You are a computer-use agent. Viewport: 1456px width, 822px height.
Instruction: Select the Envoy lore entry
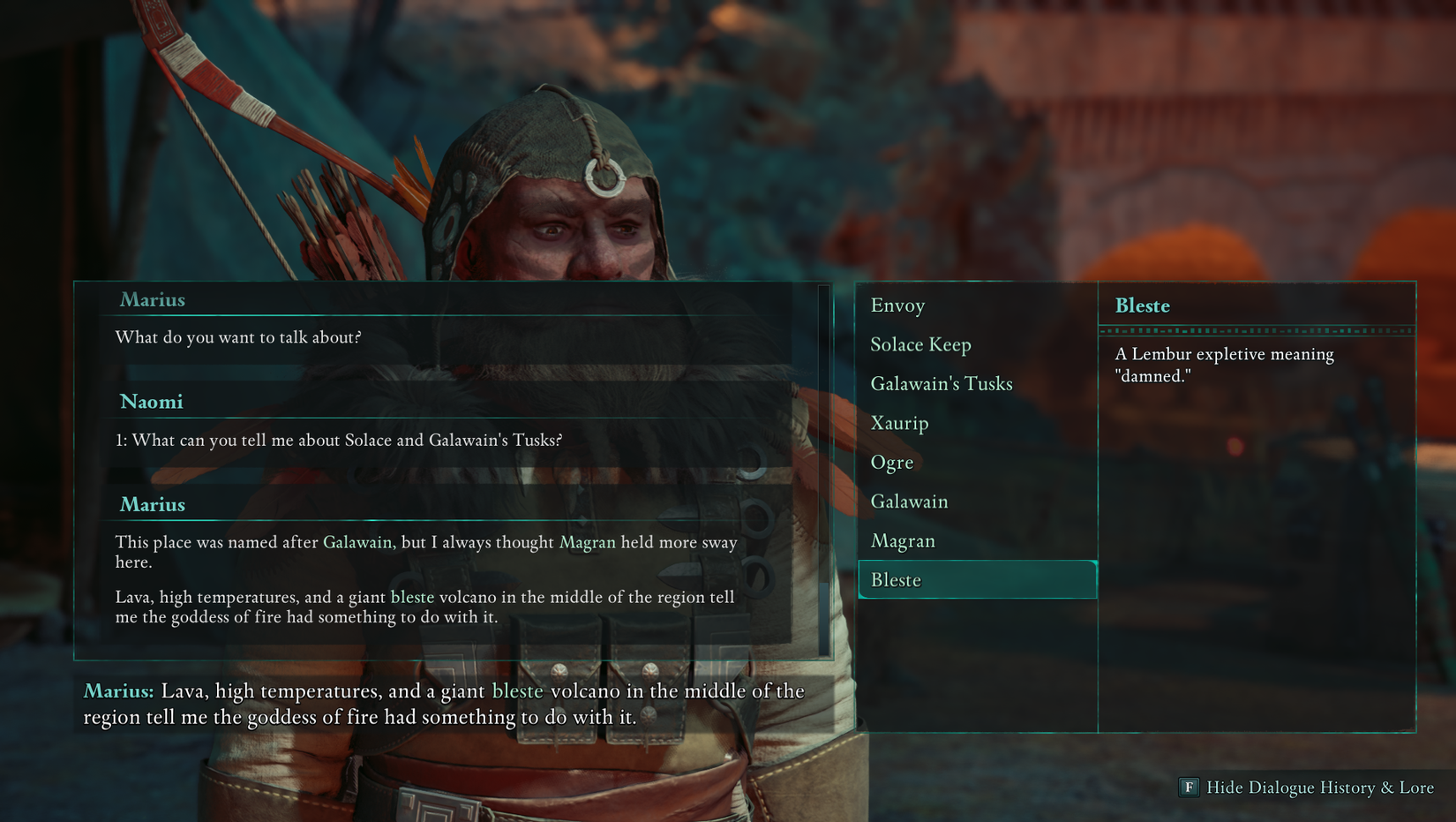pos(897,305)
